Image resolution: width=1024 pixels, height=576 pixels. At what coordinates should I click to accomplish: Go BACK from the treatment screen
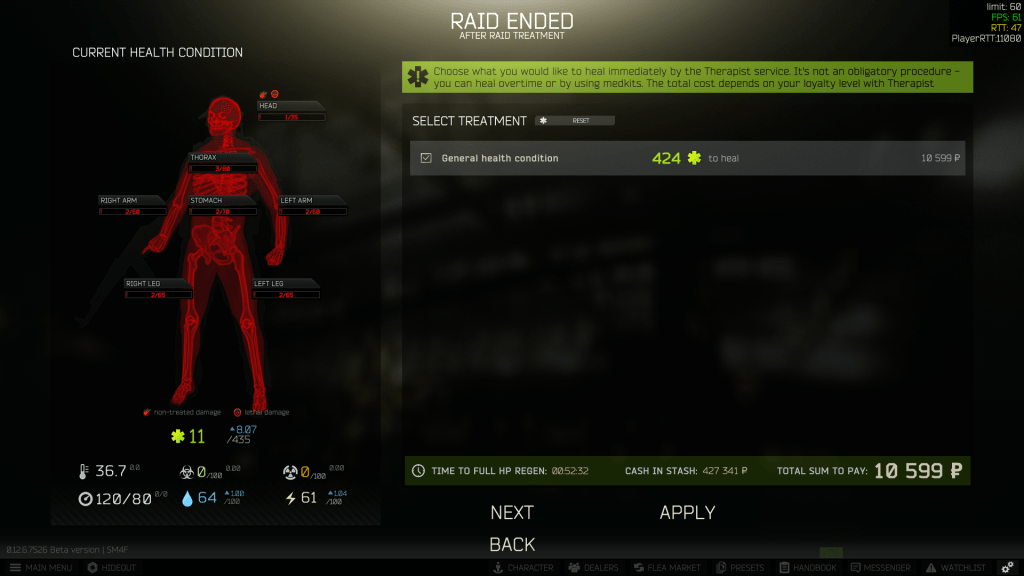click(512, 544)
